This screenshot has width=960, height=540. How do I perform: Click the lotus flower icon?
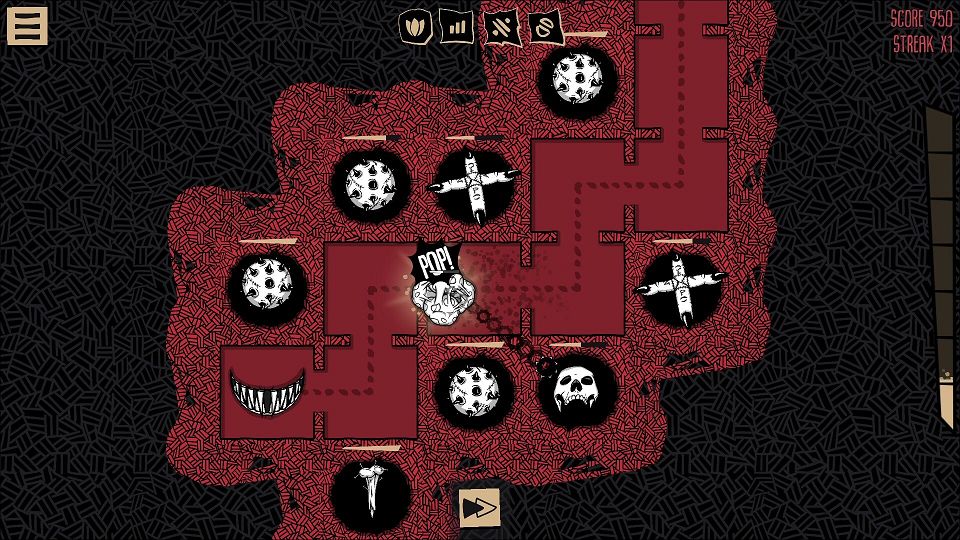[415, 25]
